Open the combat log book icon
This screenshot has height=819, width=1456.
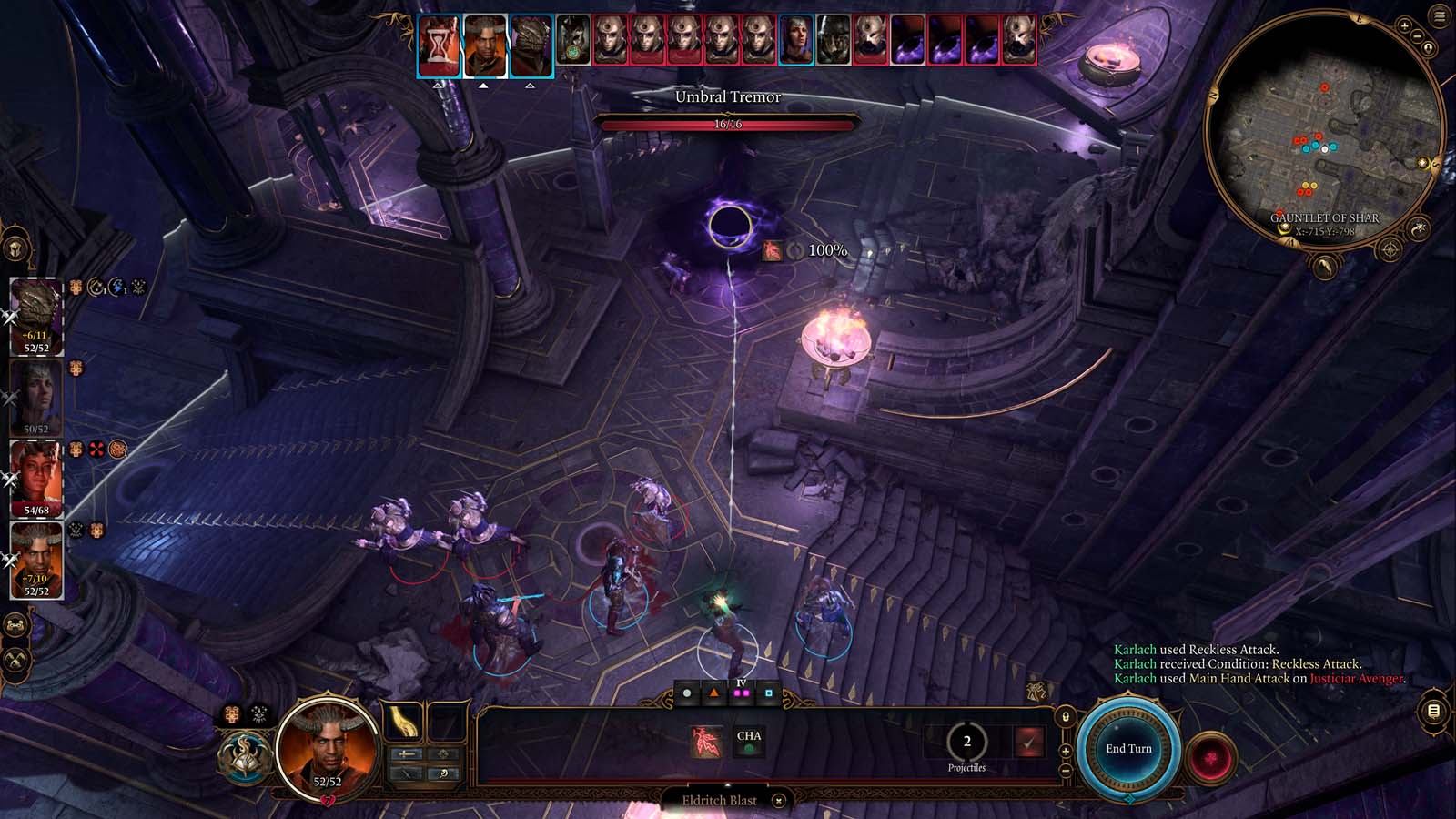(1432, 711)
